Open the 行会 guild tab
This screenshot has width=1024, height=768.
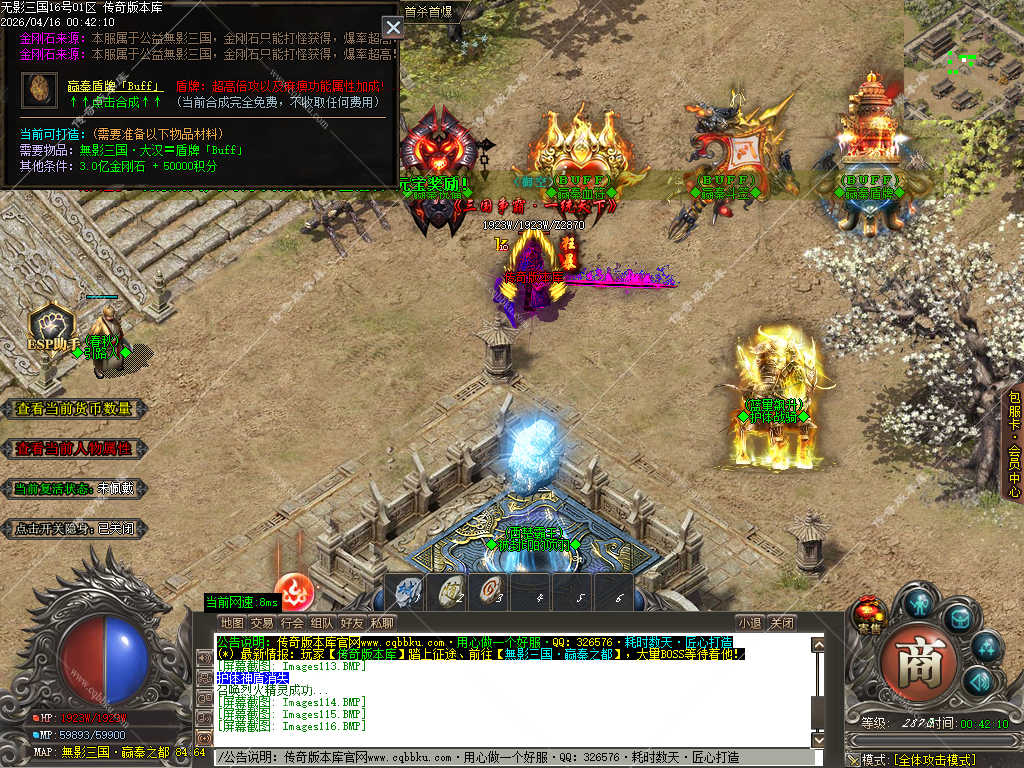click(292, 623)
